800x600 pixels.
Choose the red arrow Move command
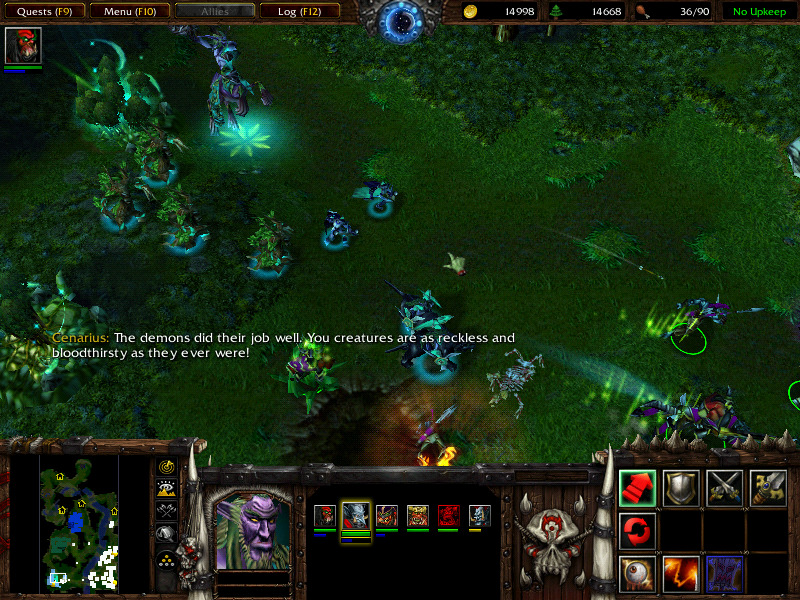(x=638, y=487)
